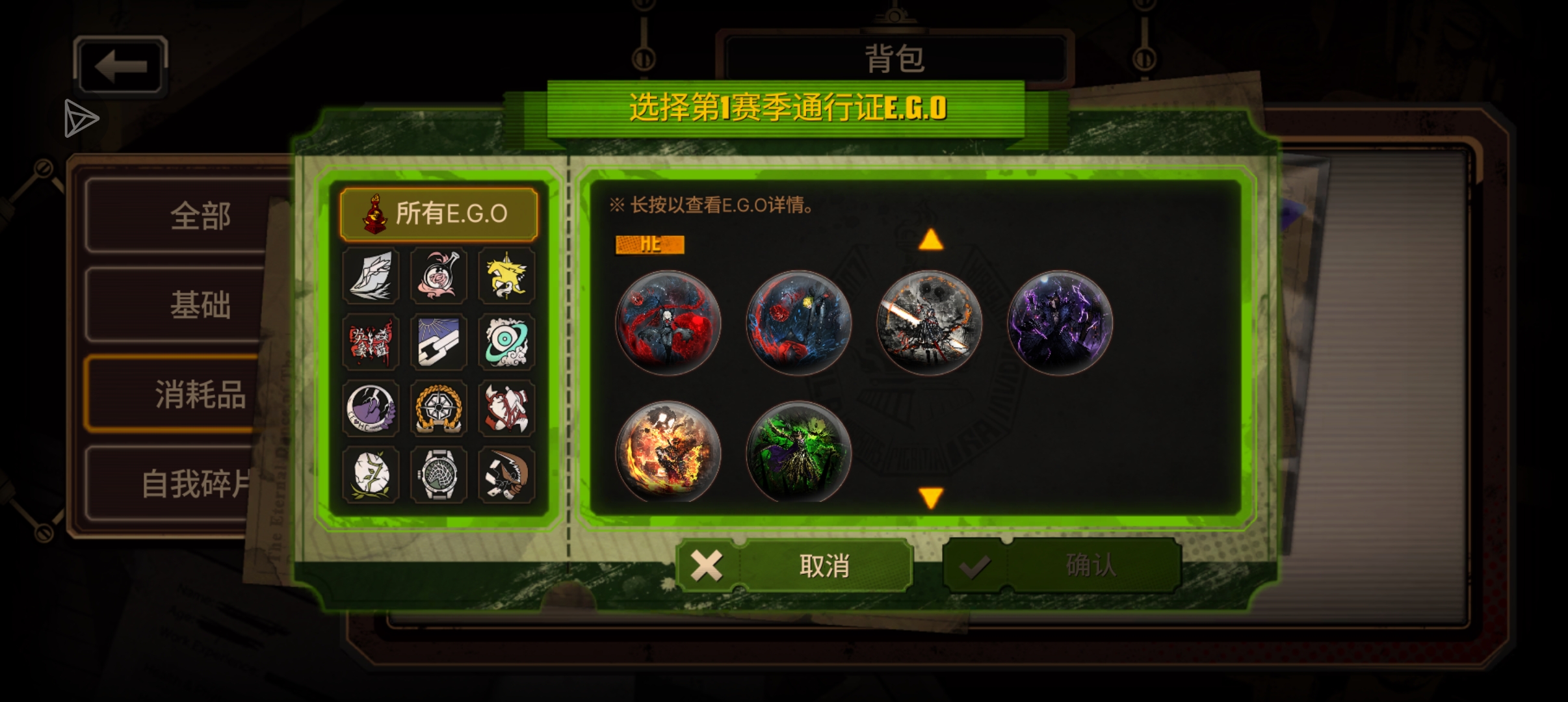
Task: Select Sinclair's egg and leaf filter icon
Action: click(371, 476)
